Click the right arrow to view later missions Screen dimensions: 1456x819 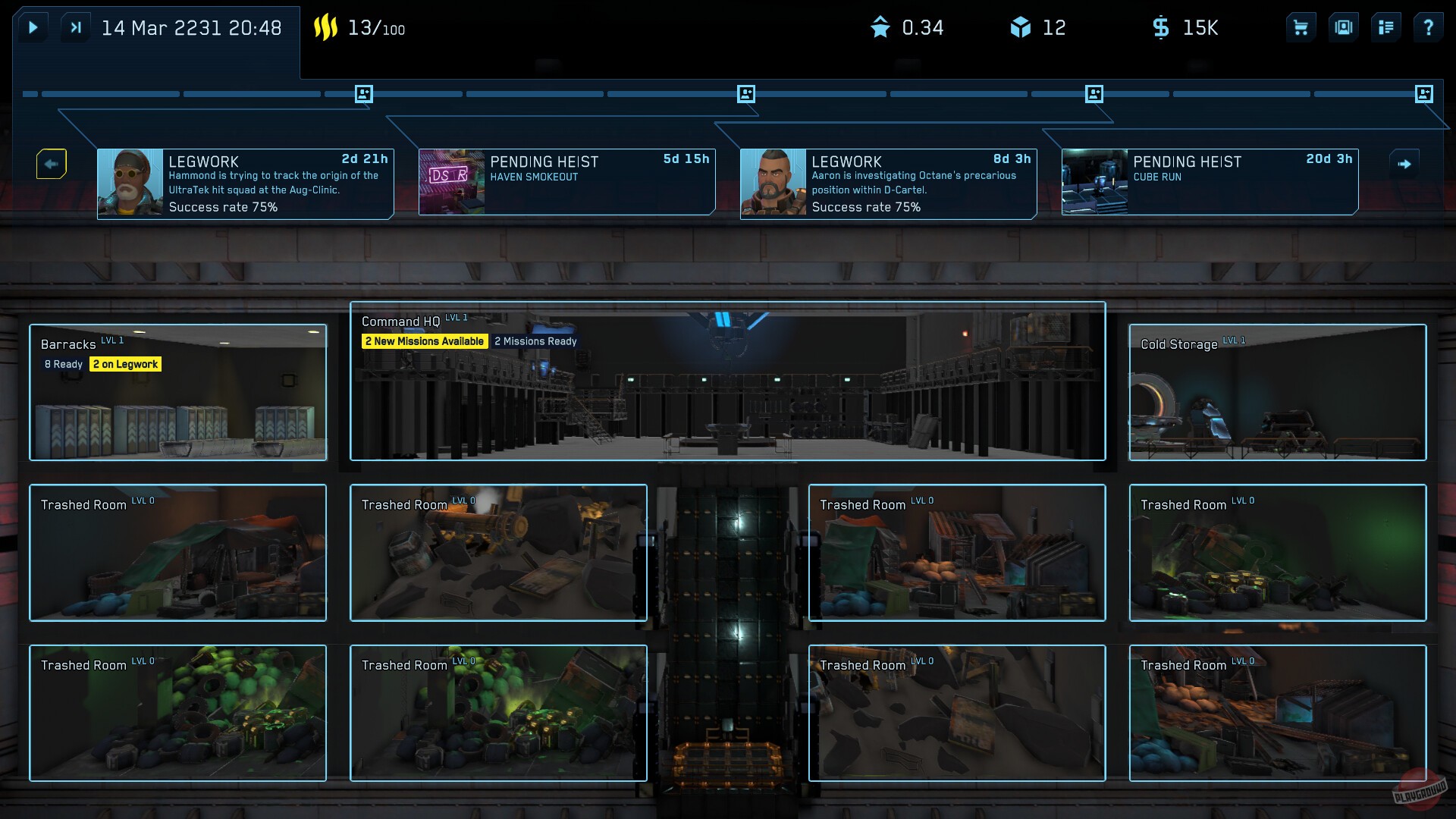(x=1405, y=163)
